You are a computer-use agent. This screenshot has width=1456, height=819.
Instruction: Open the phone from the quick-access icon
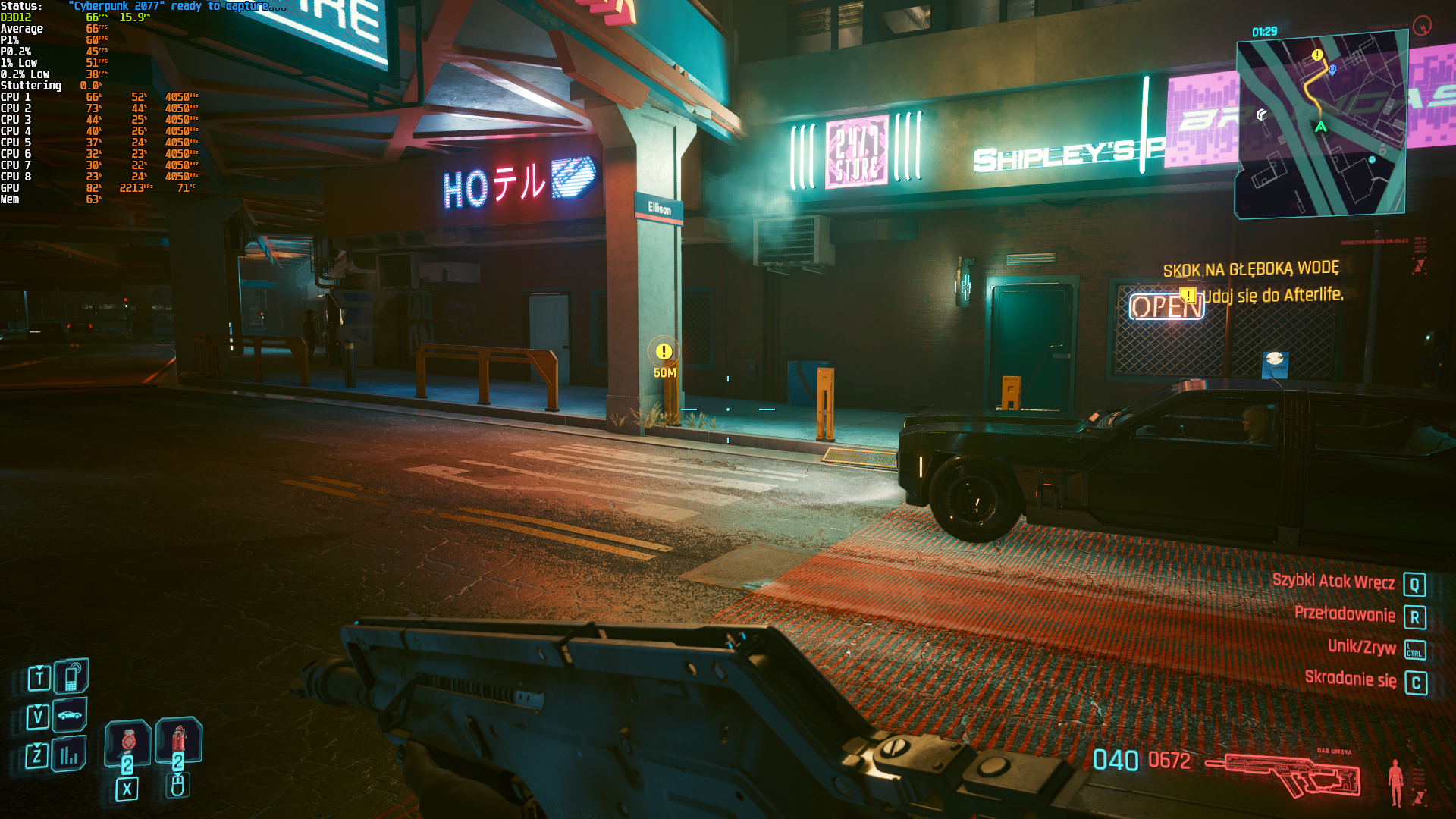click(x=71, y=676)
